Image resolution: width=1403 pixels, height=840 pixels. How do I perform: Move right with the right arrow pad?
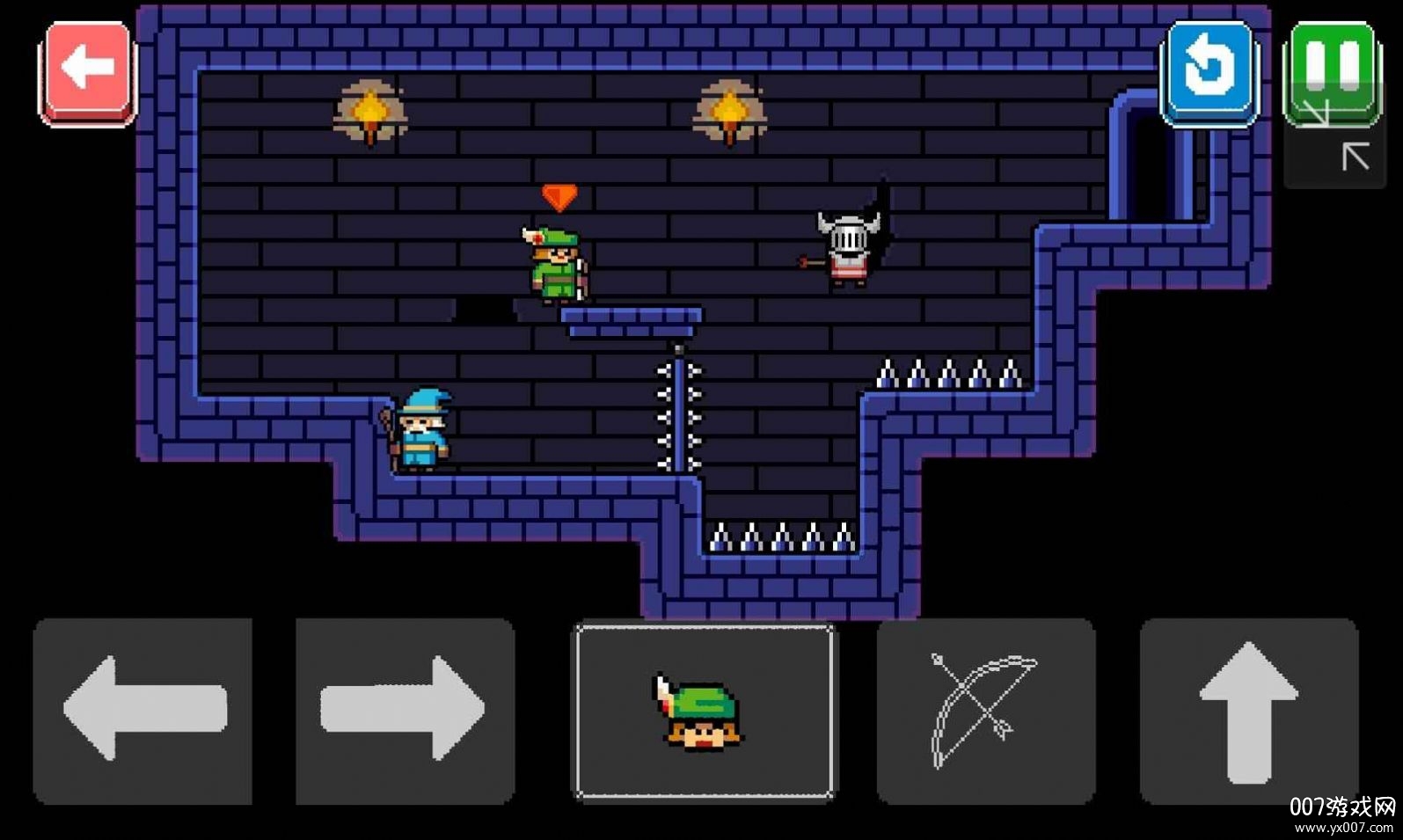[405, 709]
